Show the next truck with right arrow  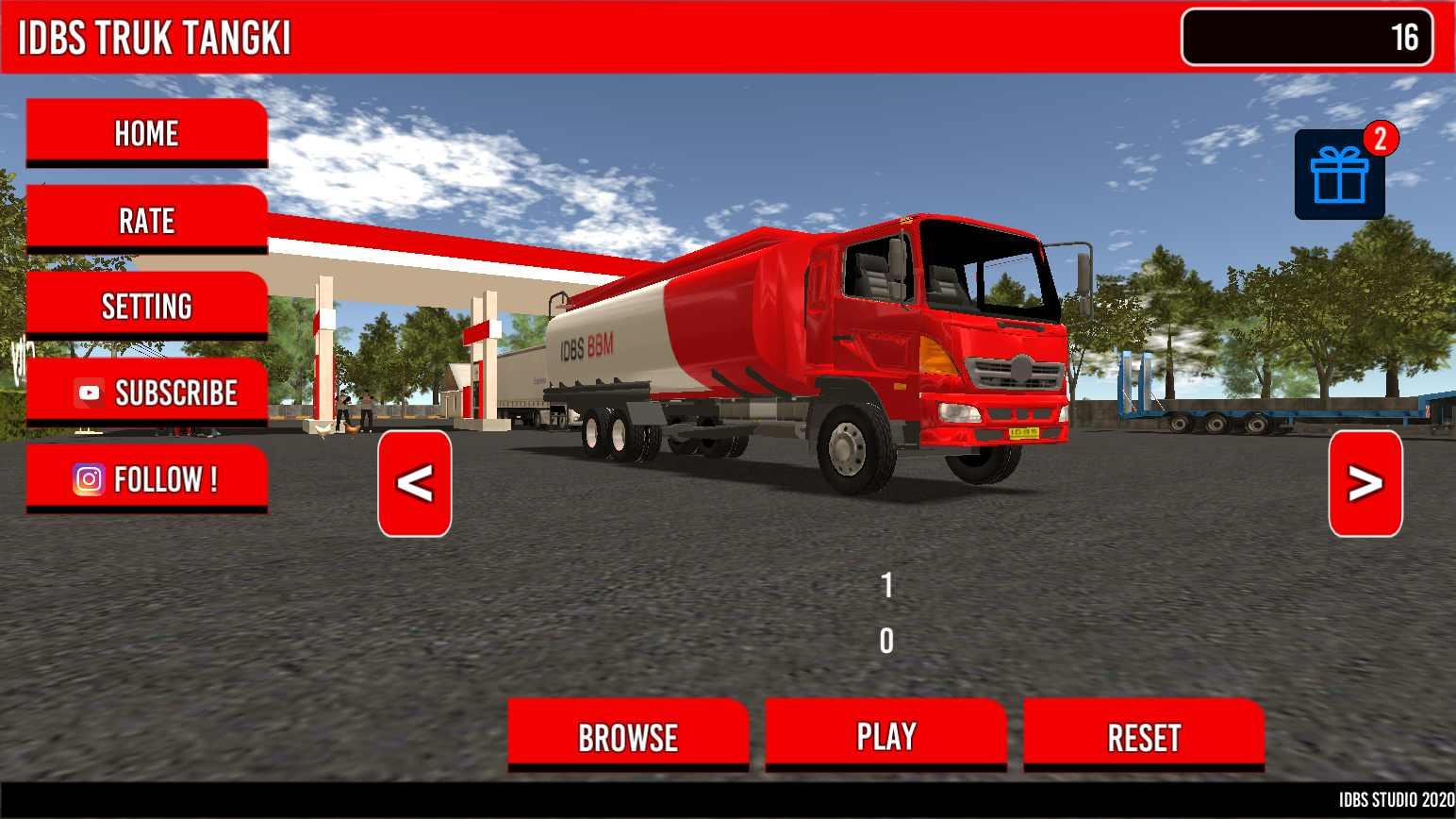tap(1365, 484)
